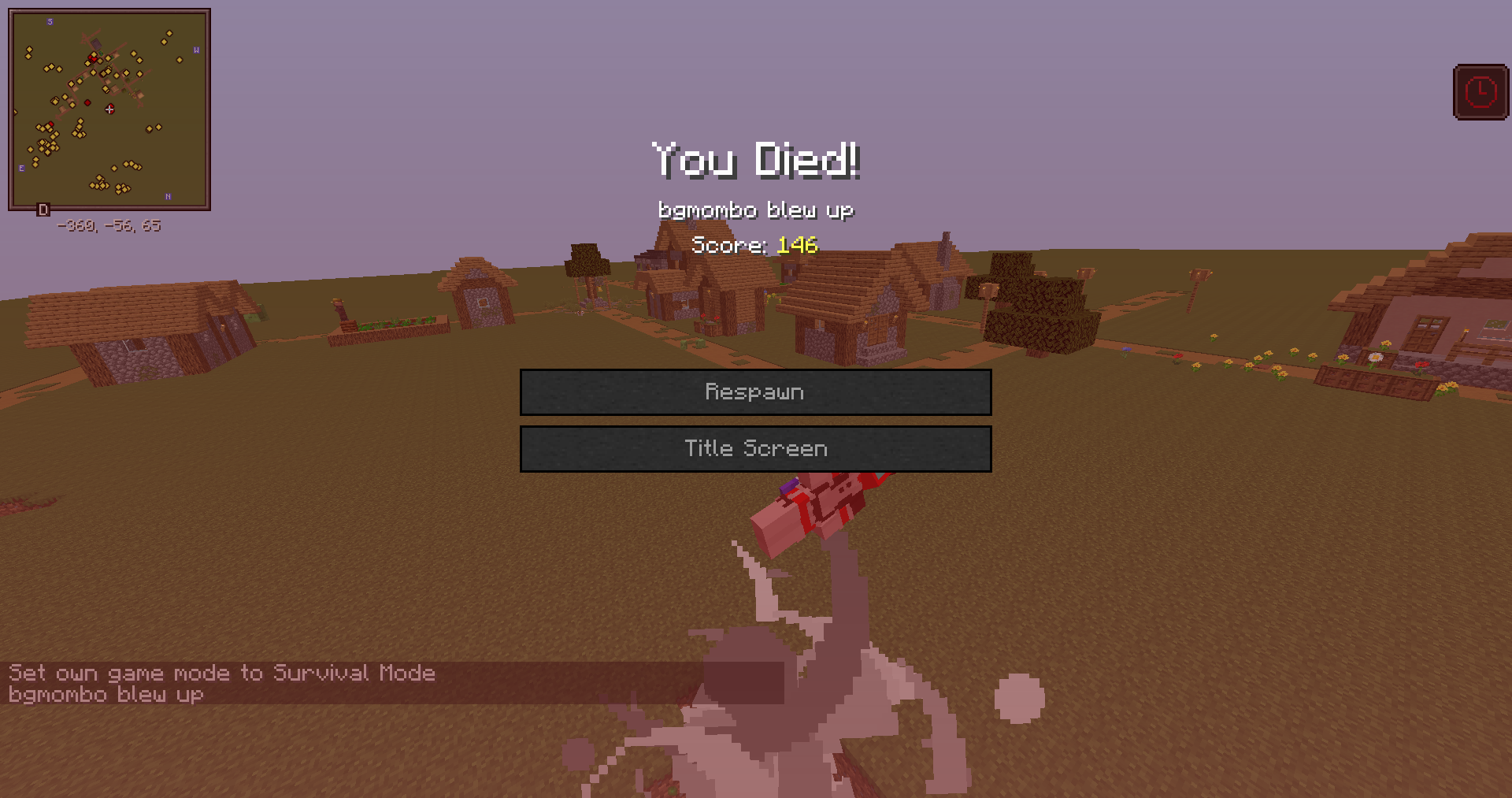This screenshot has height=798, width=1512.
Task: Click the yellow score value 146
Action: (797, 245)
